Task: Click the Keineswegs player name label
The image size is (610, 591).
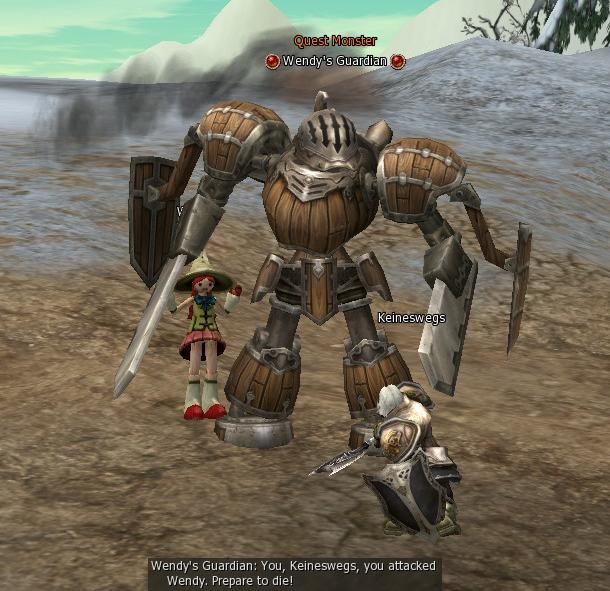Action: coord(411,318)
